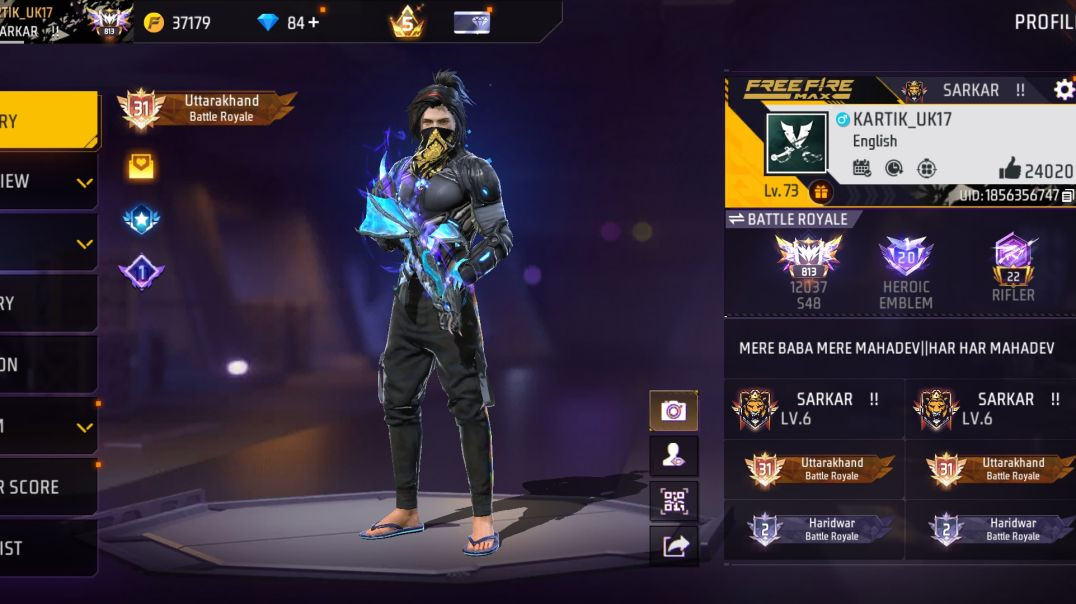
Task: Open the gold crown level 5 icon
Action: (x=407, y=22)
